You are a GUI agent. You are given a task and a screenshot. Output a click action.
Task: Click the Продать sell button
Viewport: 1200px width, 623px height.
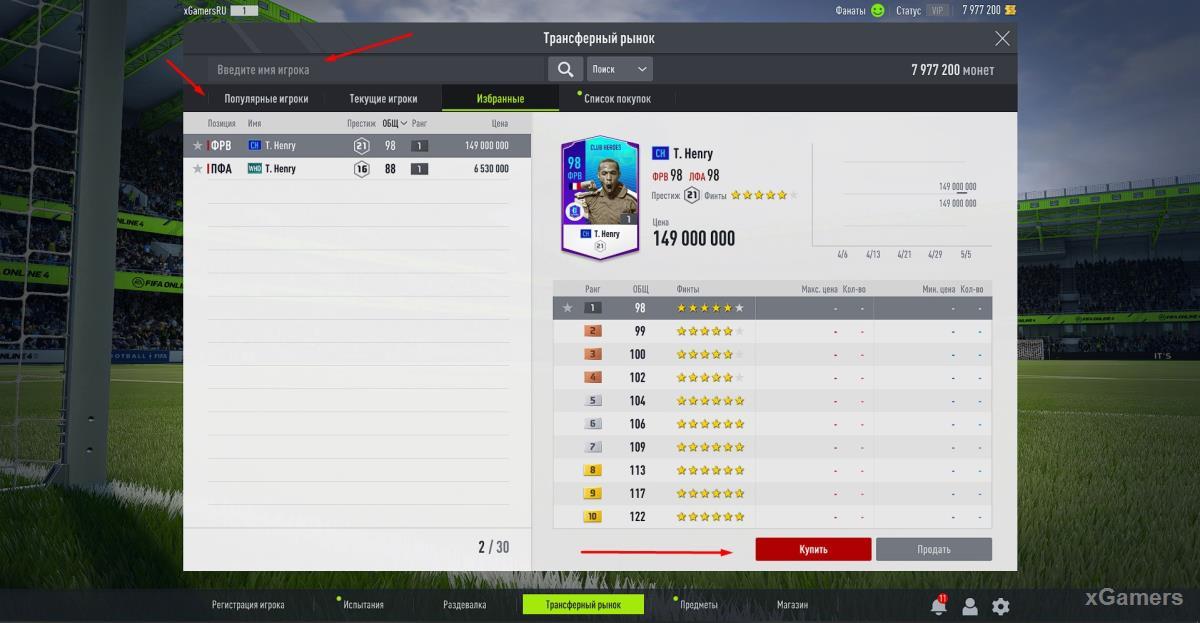point(933,549)
